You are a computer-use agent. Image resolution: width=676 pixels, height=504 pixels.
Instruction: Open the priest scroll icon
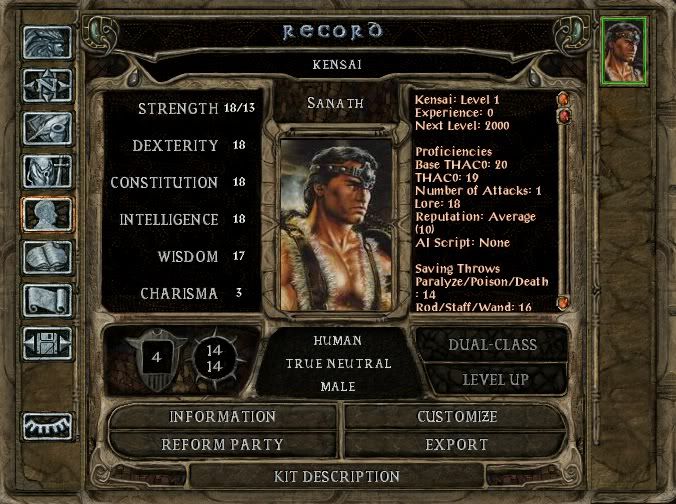47,300
